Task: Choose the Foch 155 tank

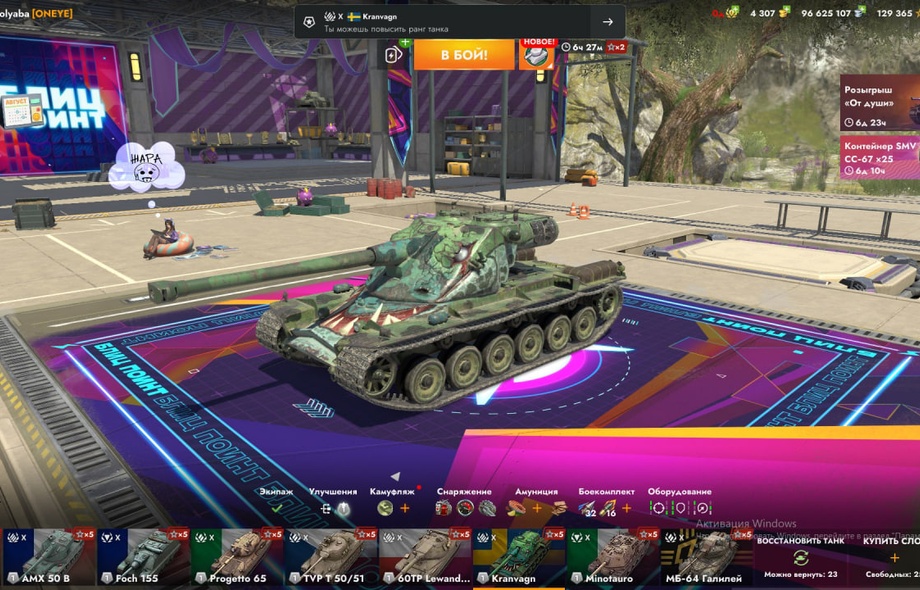Action: (142, 558)
